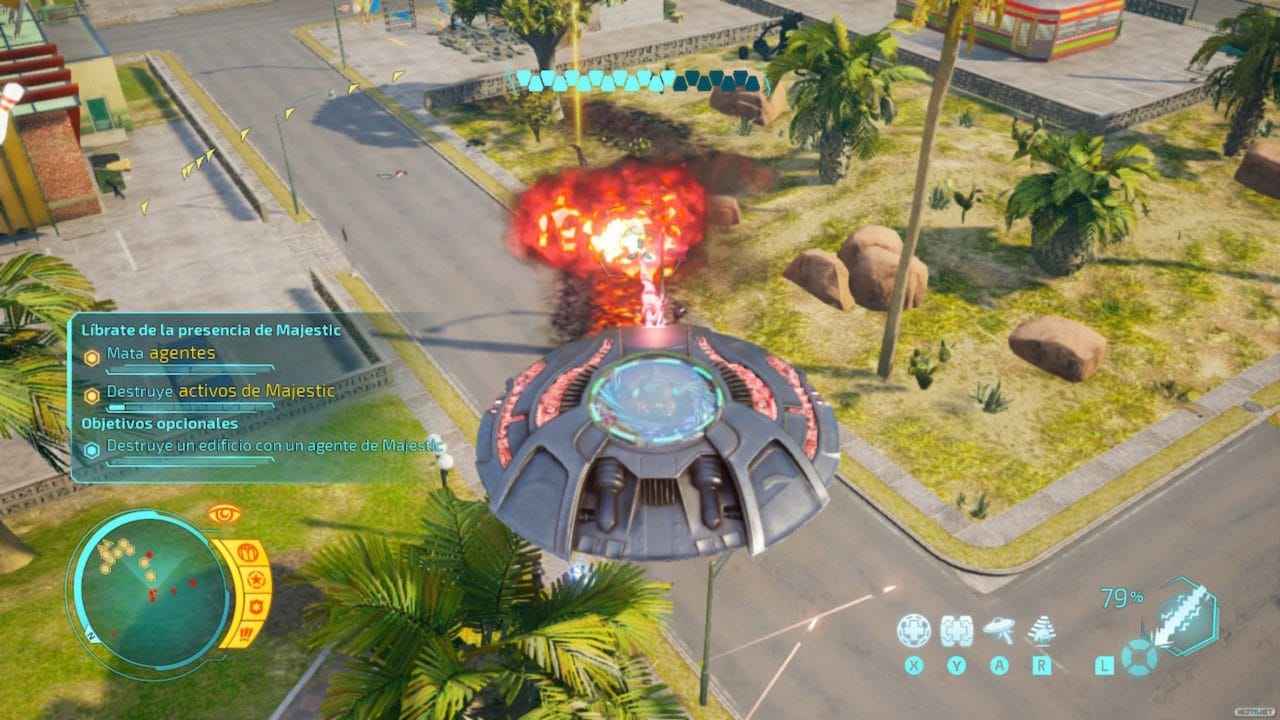Toggle the 'Destruye activos de Majestic' hexagon marker
Viewport: 1280px width, 720px height.
(91, 393)
